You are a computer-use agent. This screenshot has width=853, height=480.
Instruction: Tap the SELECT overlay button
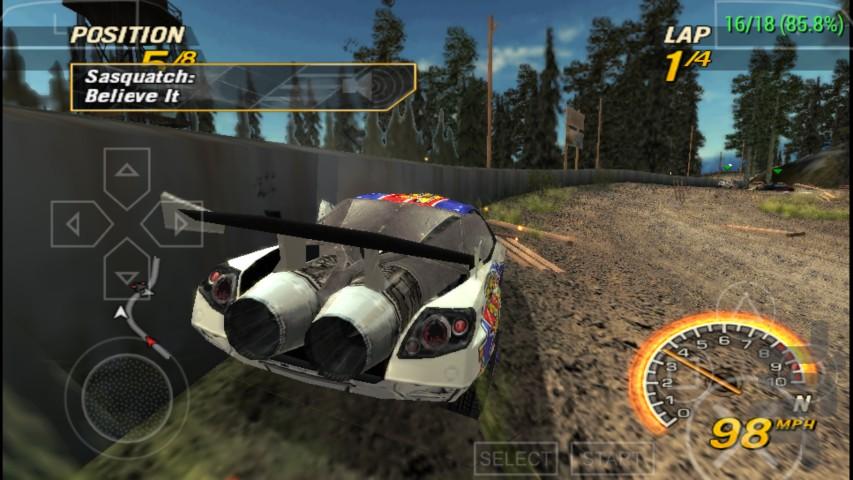pos(515,459)
